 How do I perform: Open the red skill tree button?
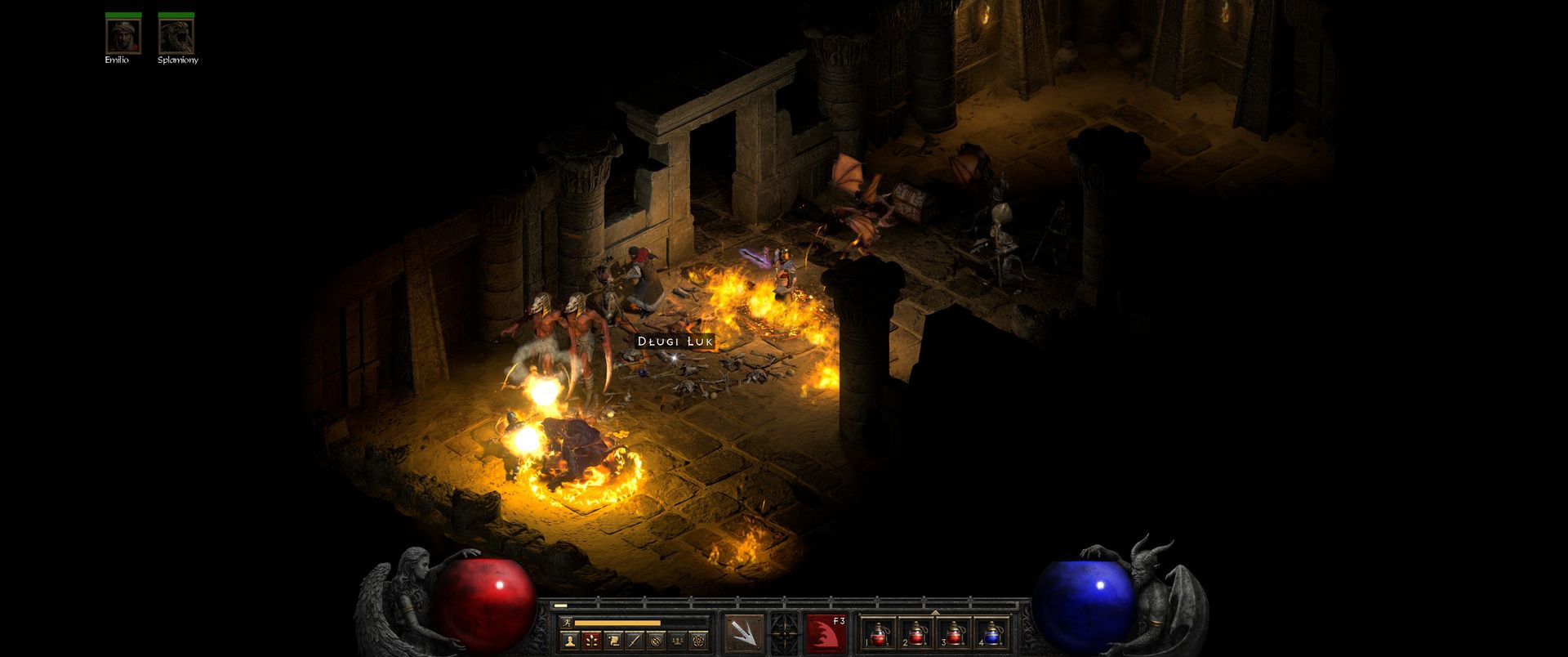[590, 641]
